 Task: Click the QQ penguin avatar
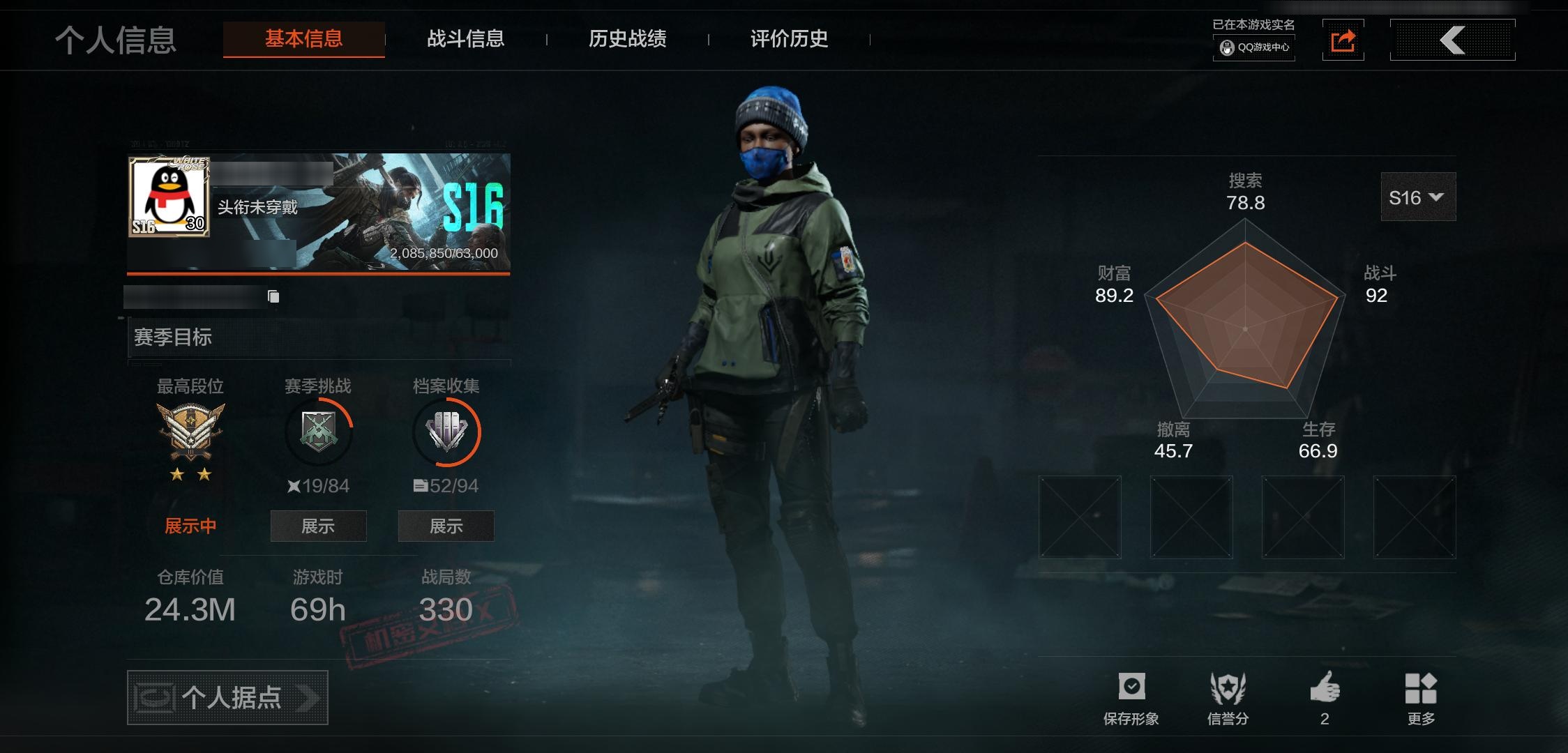[169, 197]
